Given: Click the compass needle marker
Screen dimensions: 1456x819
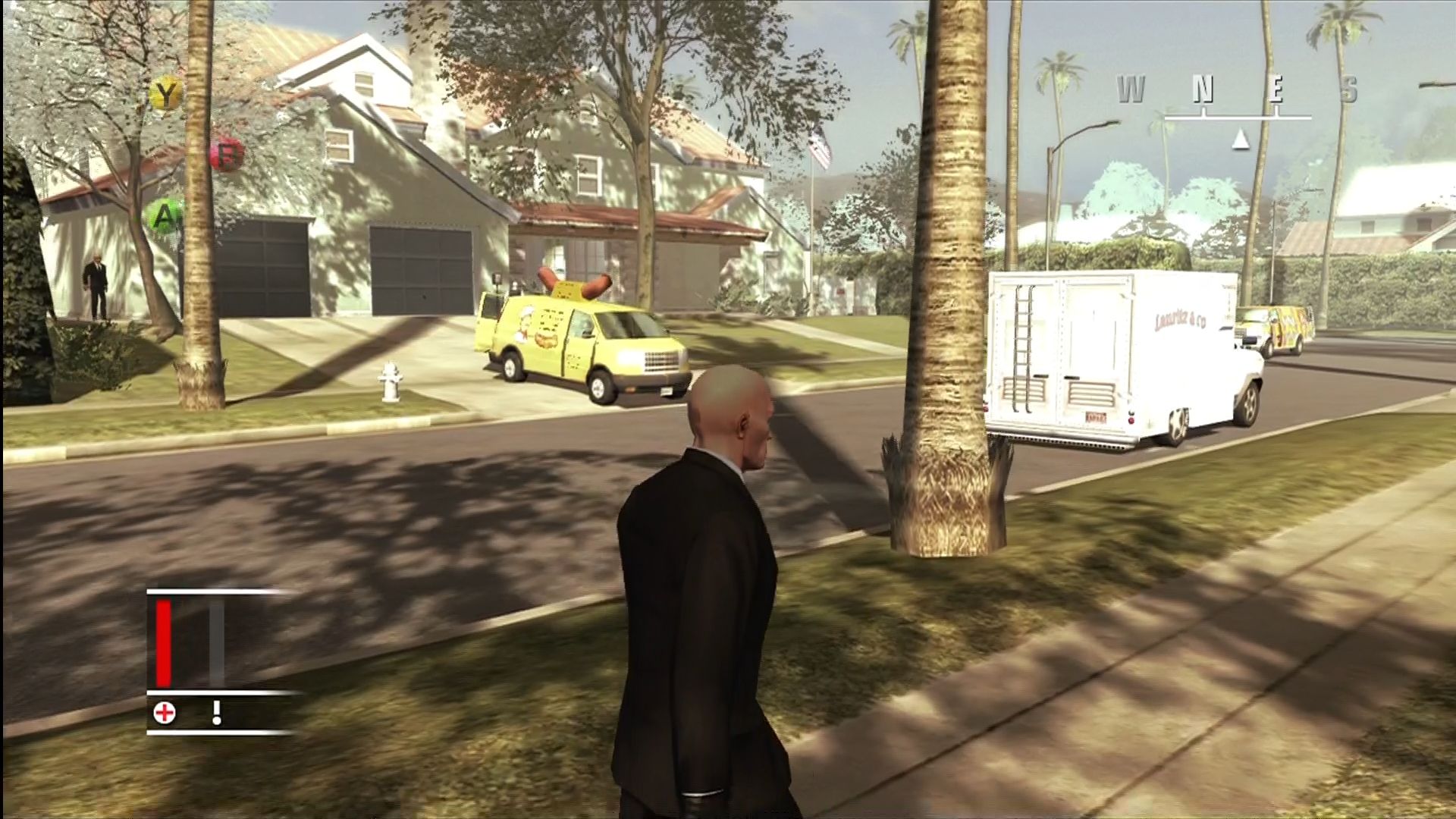Looking at the screenshot, I should point(1241,138).
